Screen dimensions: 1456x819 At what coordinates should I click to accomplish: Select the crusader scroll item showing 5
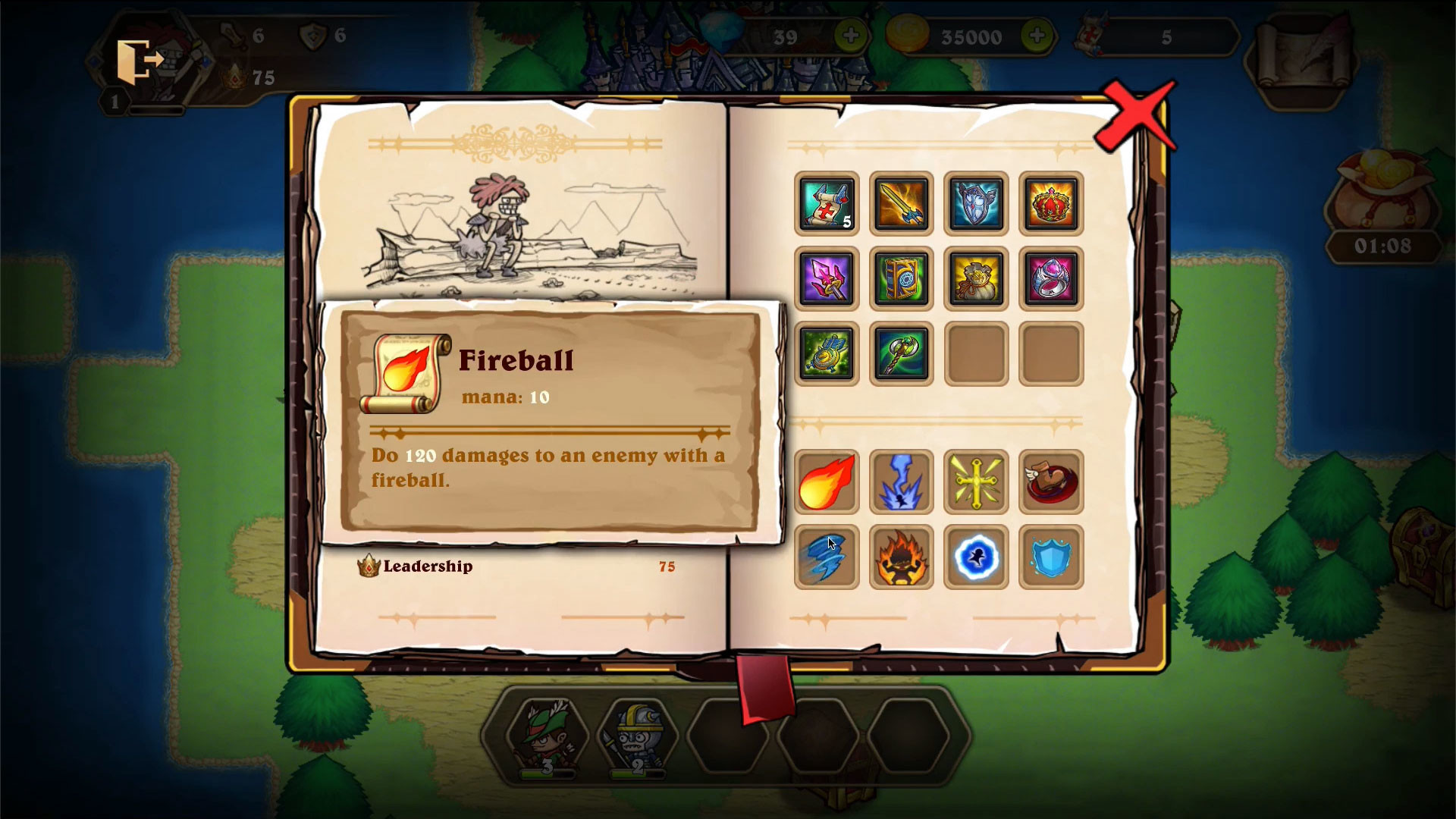(x=827, y=205)
